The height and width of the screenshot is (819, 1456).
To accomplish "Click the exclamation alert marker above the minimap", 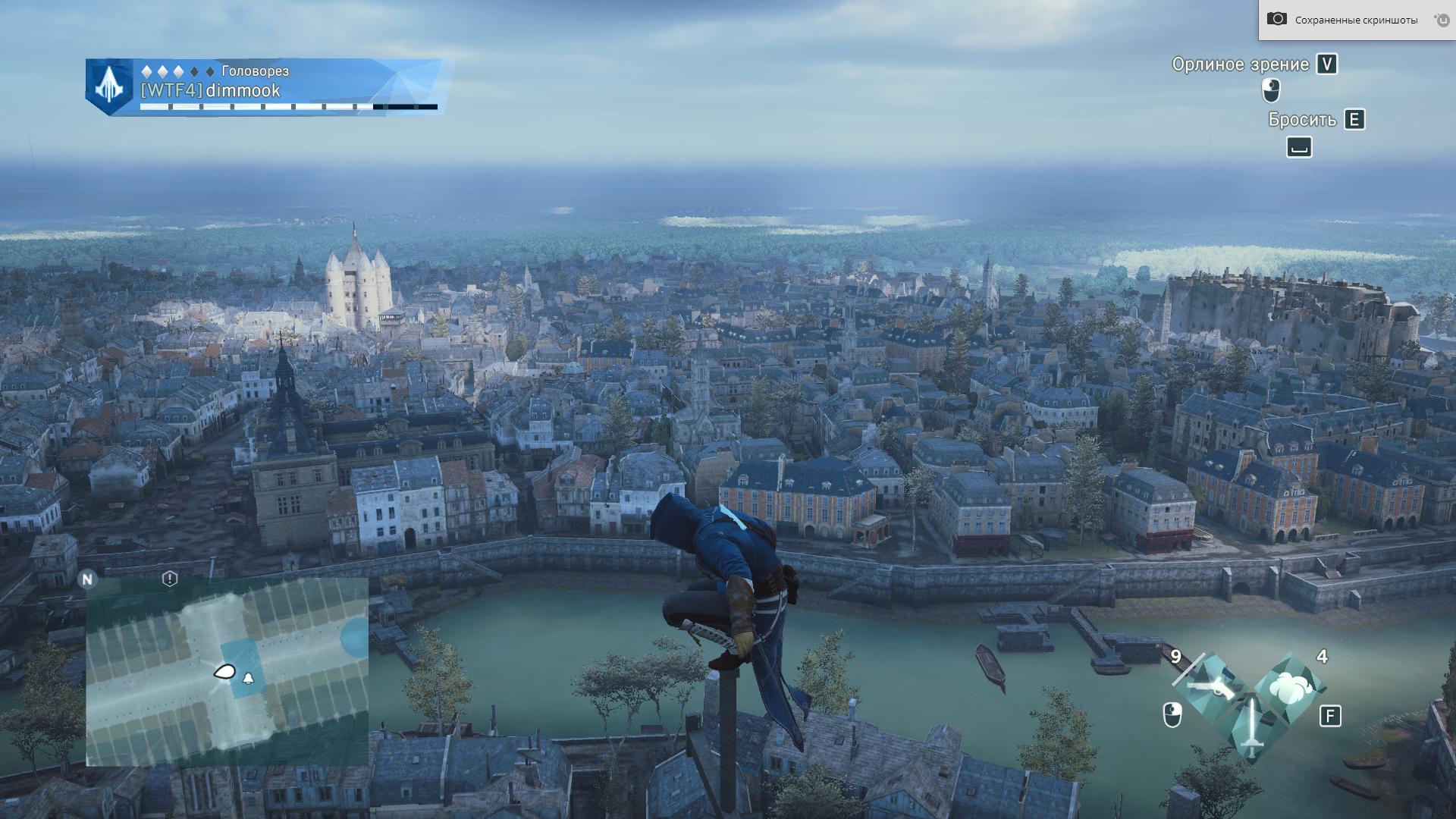I will tap(170, 579).
